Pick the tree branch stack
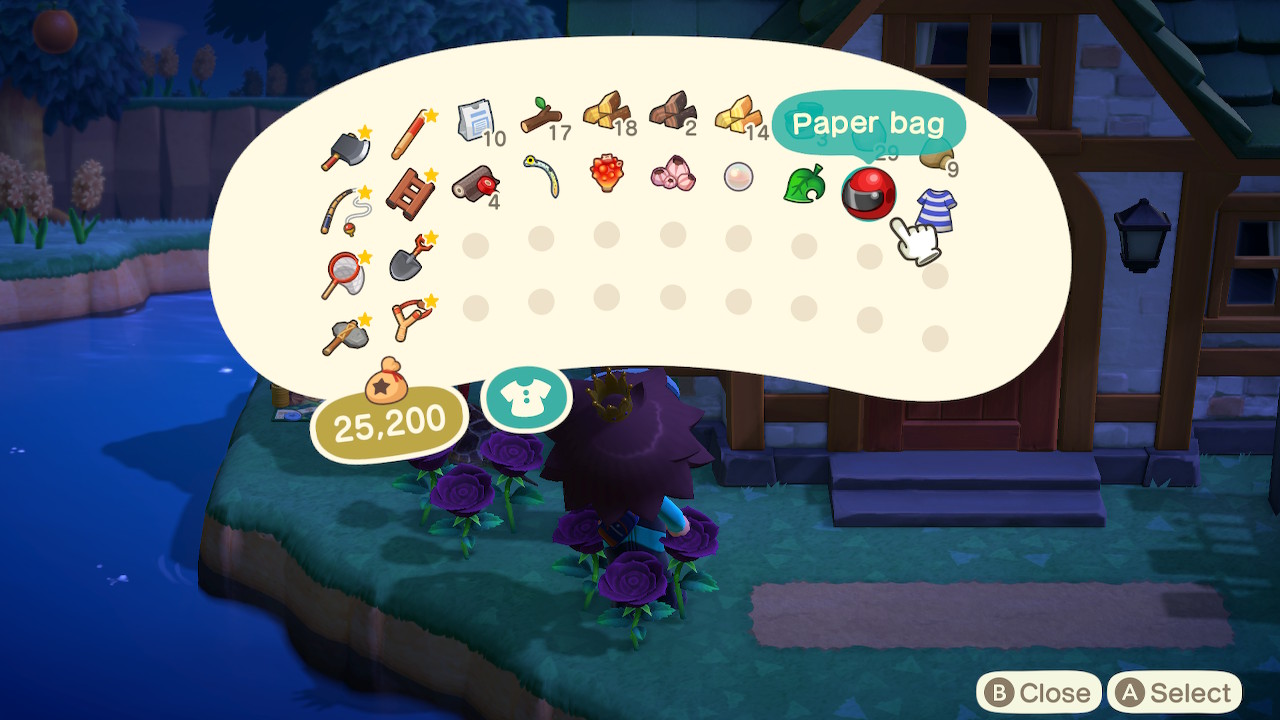Viewport: 1280px width, 720px height. [541, 117]
